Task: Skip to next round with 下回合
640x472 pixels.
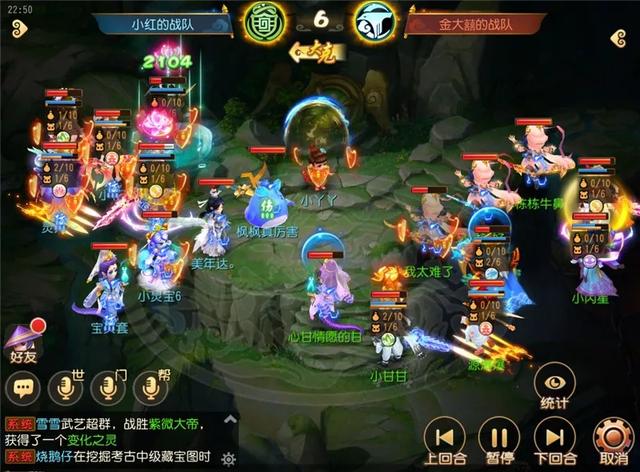Action: [553, 440]
